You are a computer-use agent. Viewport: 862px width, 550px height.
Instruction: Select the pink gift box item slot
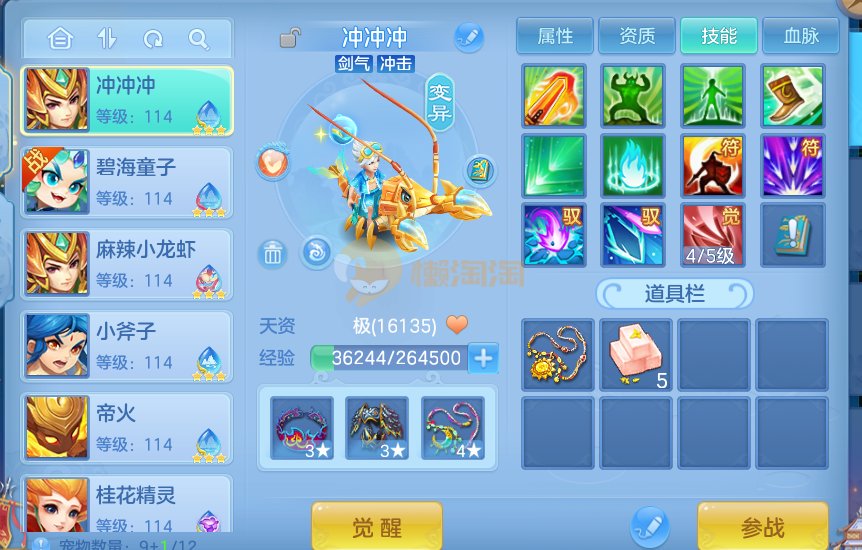(635, 354)
